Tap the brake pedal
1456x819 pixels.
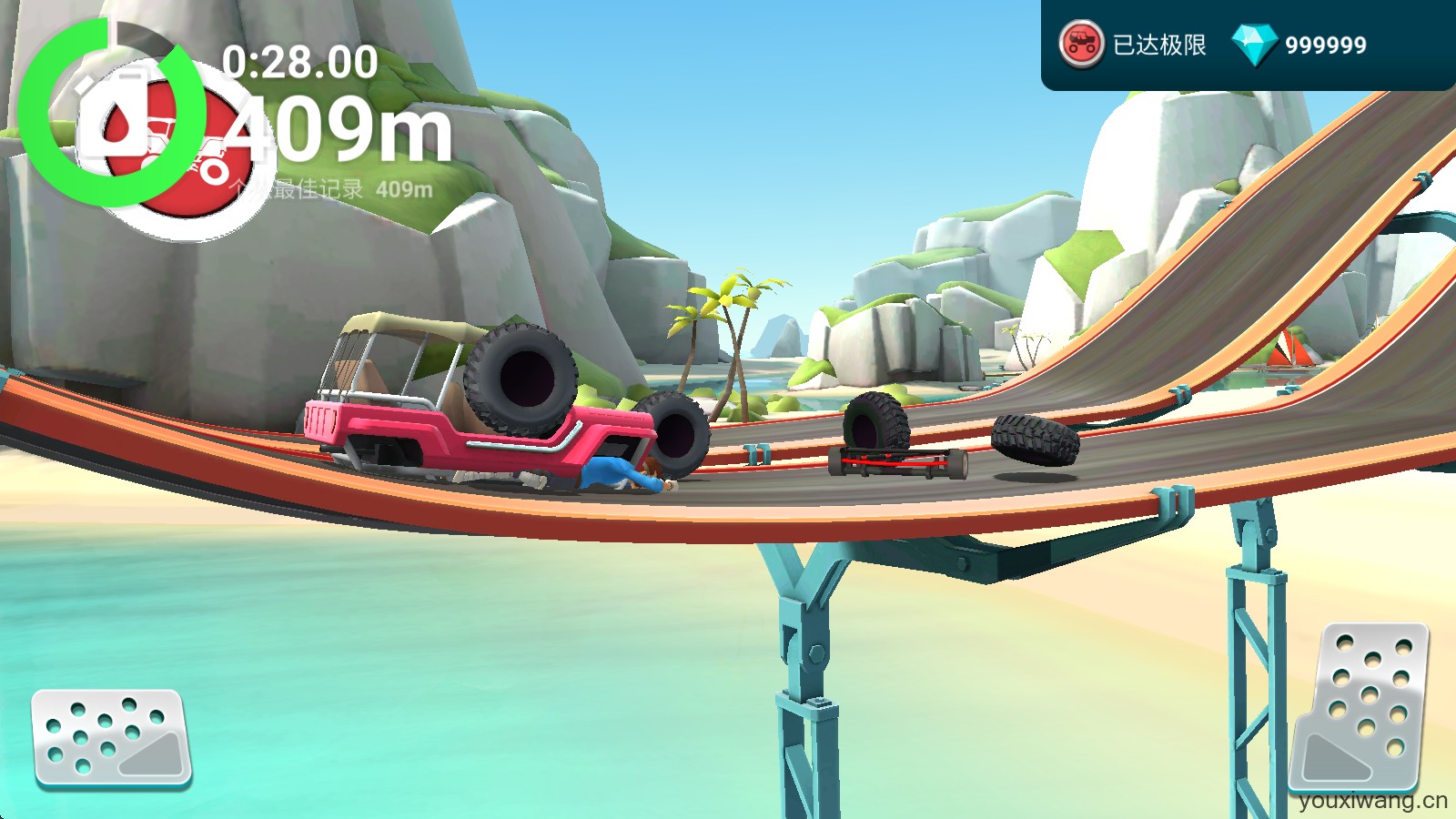point(111,738)
